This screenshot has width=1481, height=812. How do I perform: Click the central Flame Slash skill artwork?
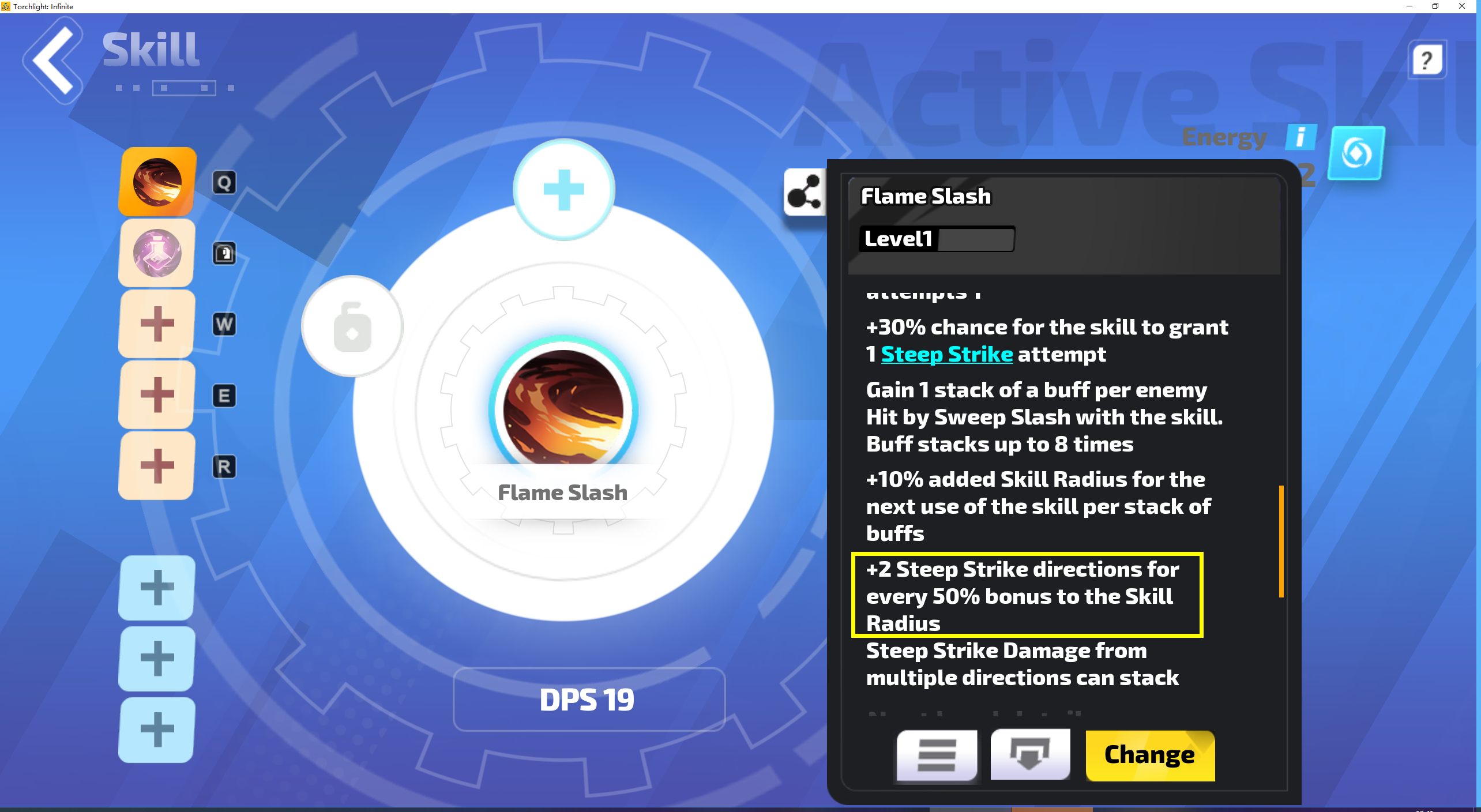pyautogui.click(x=562, y=409)
